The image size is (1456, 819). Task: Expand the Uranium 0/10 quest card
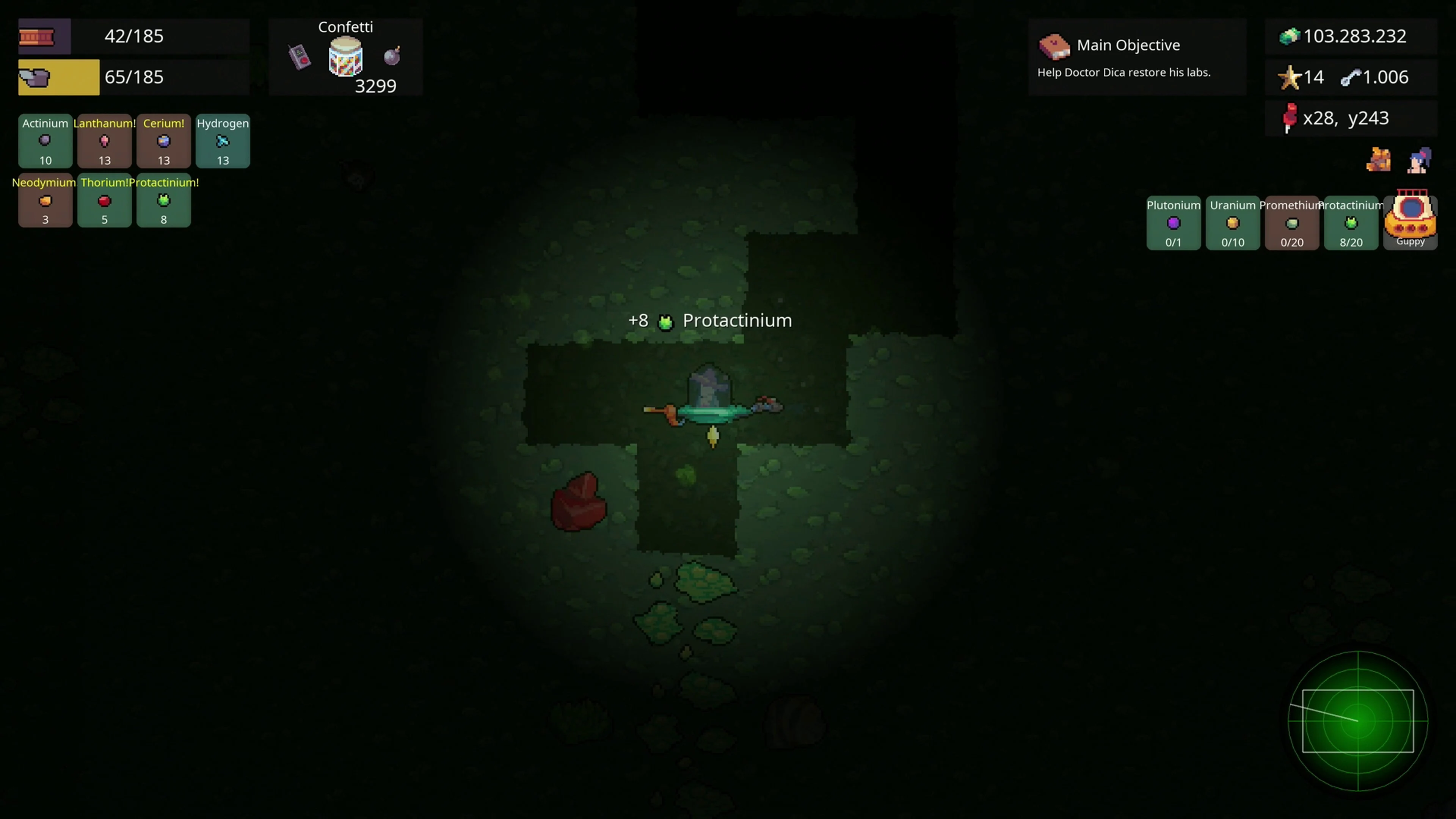coord(1233,223)
